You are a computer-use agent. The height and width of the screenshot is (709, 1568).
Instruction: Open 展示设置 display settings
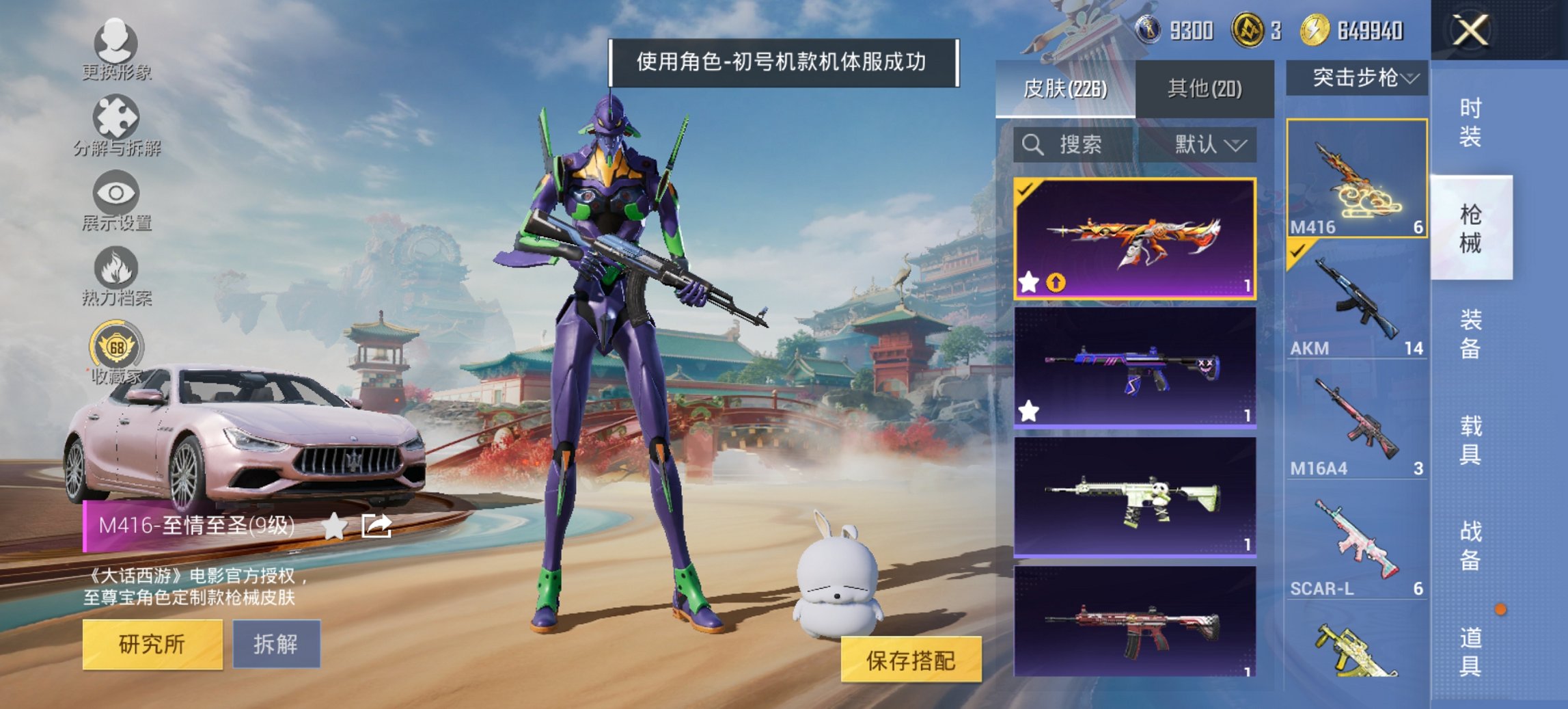(118, 204)
